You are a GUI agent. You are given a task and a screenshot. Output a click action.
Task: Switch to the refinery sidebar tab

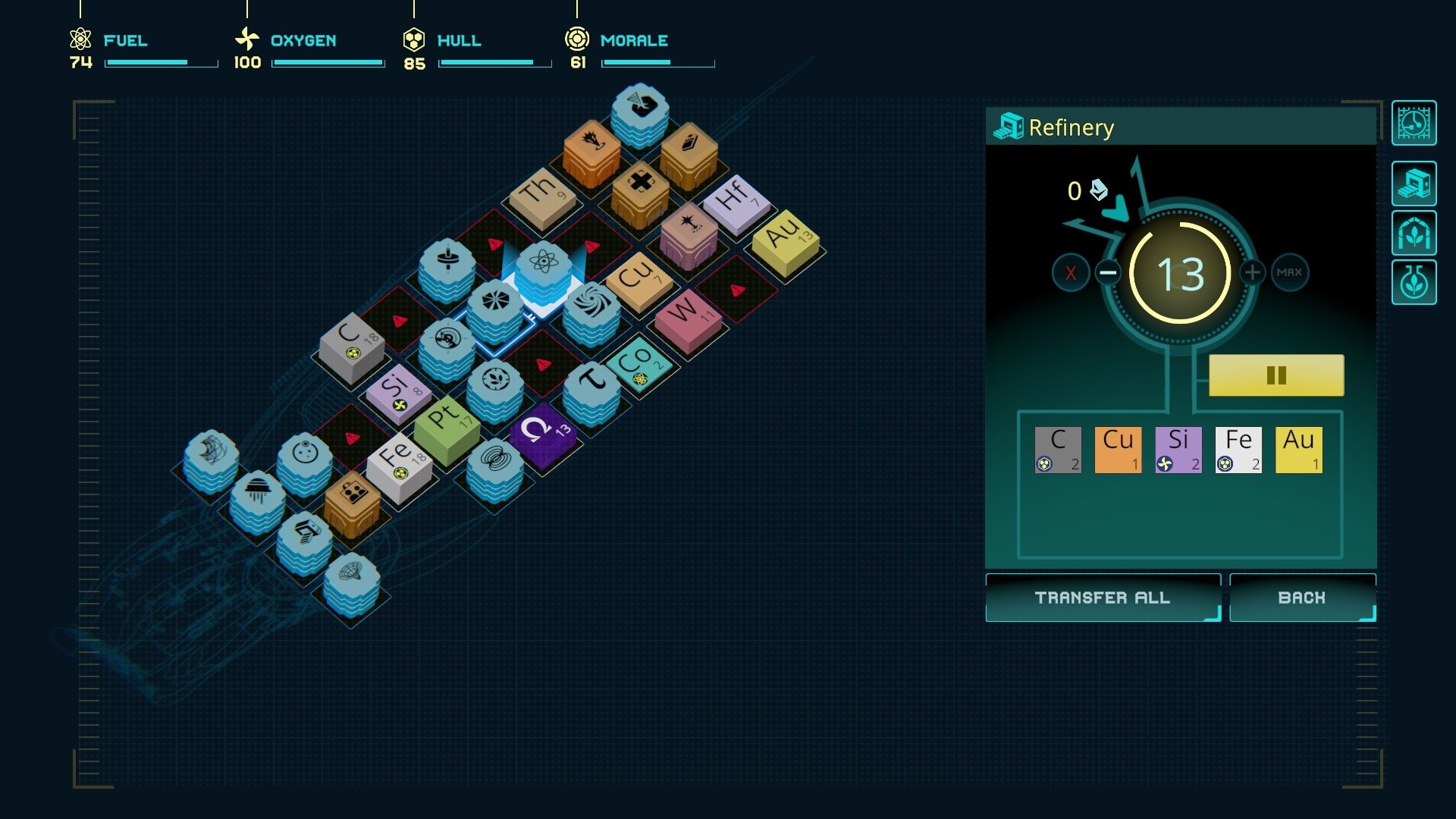(1414, 184)
